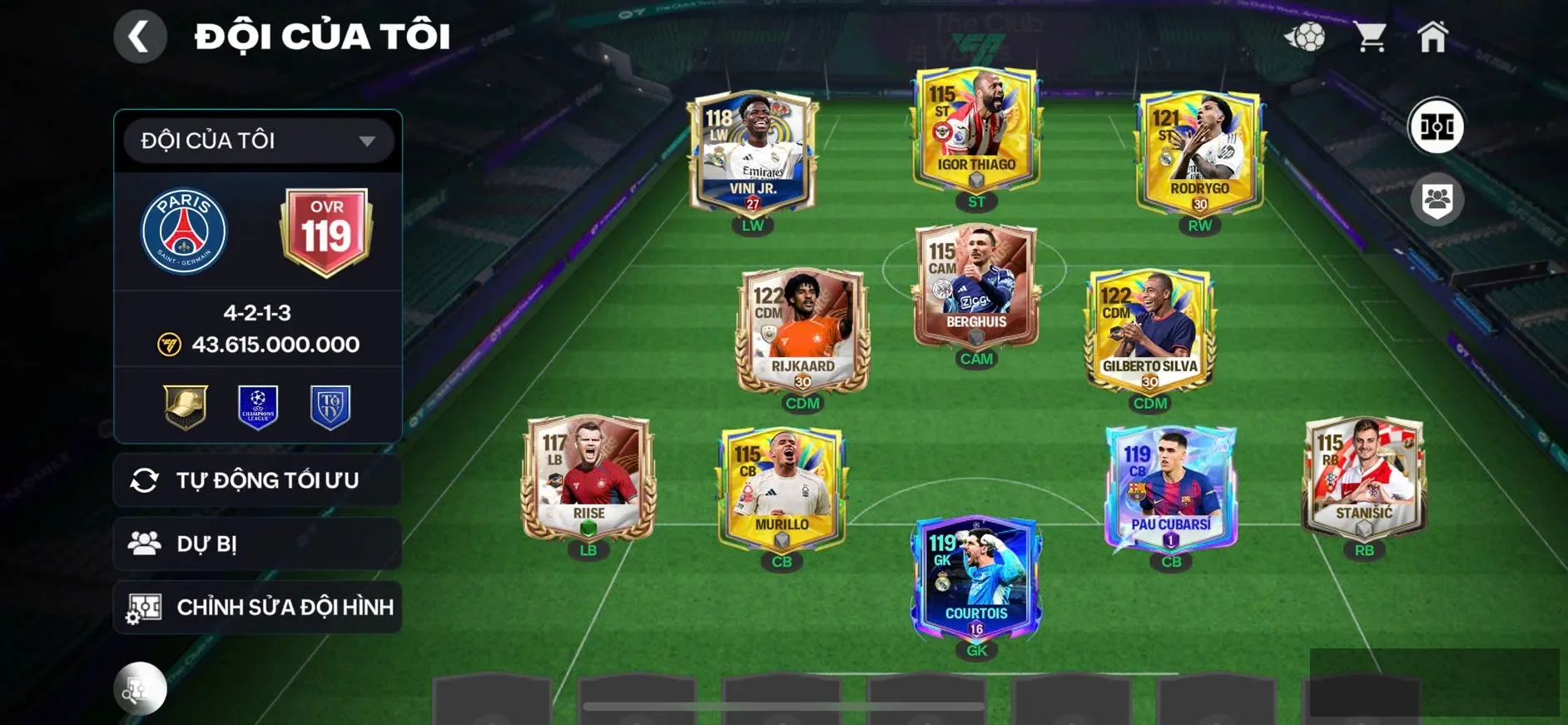The image size is (1568, 725).
Task: Open DỰ BỊ substitutes panel
Action: pyautogui.click(x=256, y=544)
